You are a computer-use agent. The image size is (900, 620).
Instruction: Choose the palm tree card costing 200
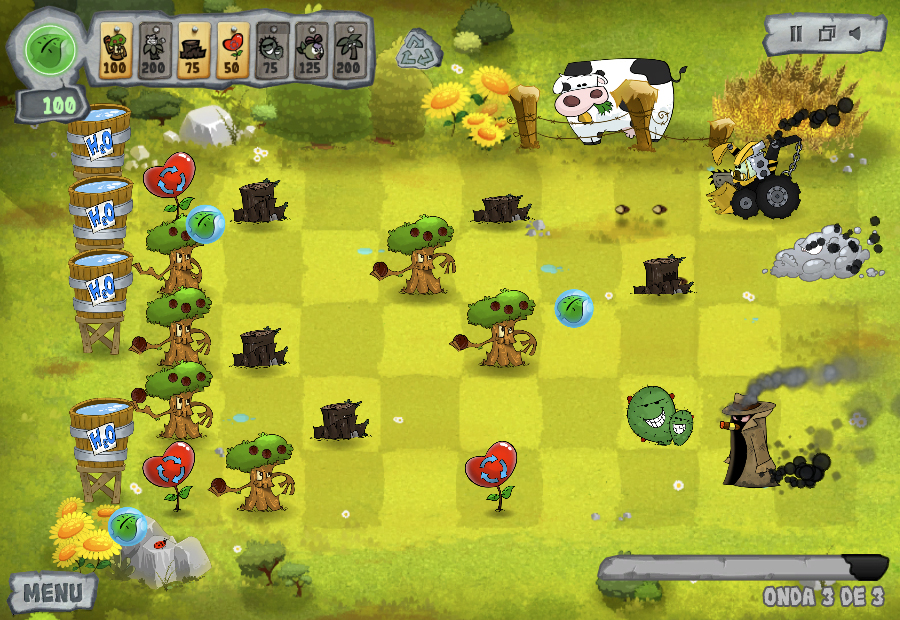pos(349,50)
